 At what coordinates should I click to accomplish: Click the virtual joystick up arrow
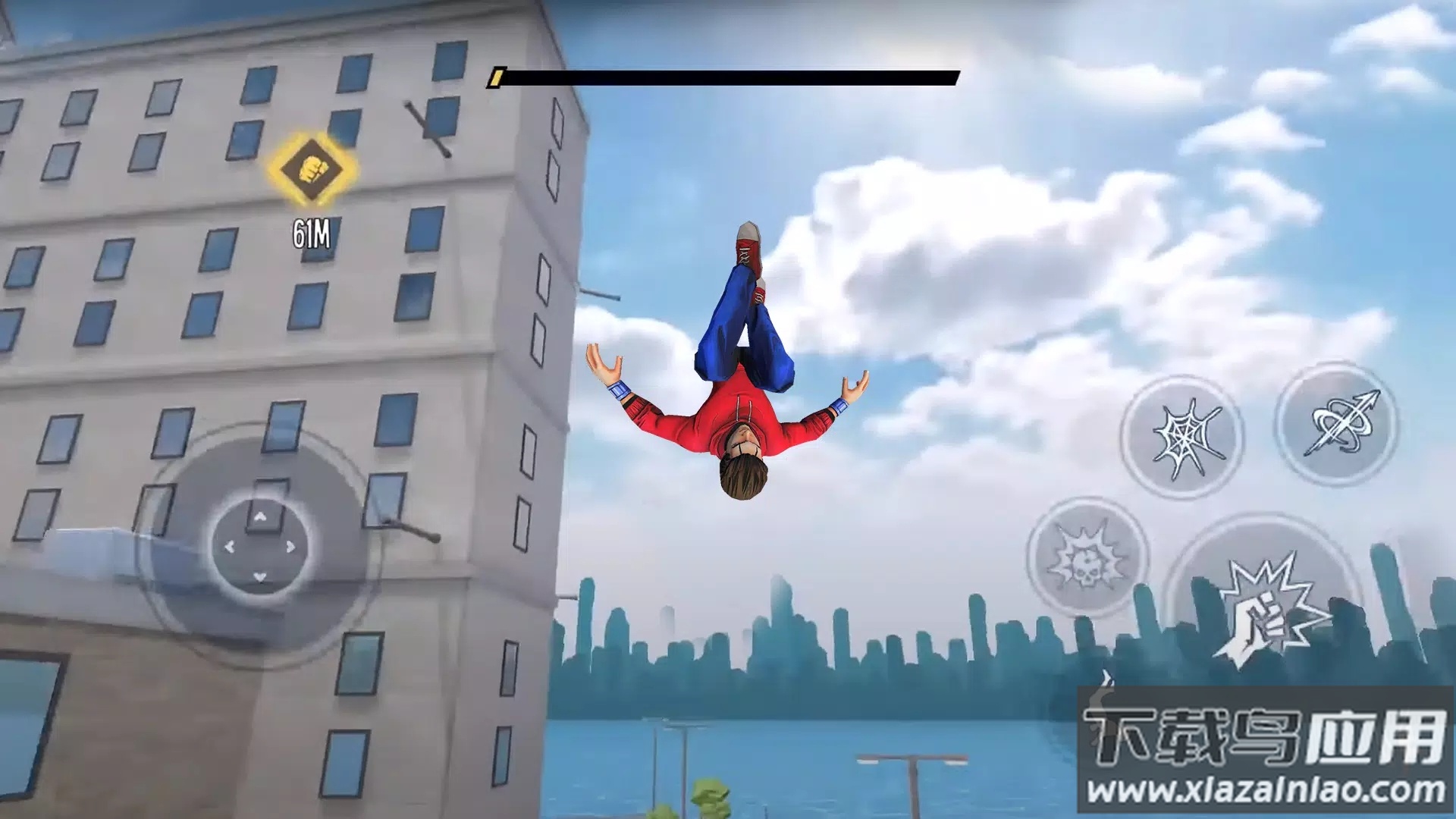[260, 517]
